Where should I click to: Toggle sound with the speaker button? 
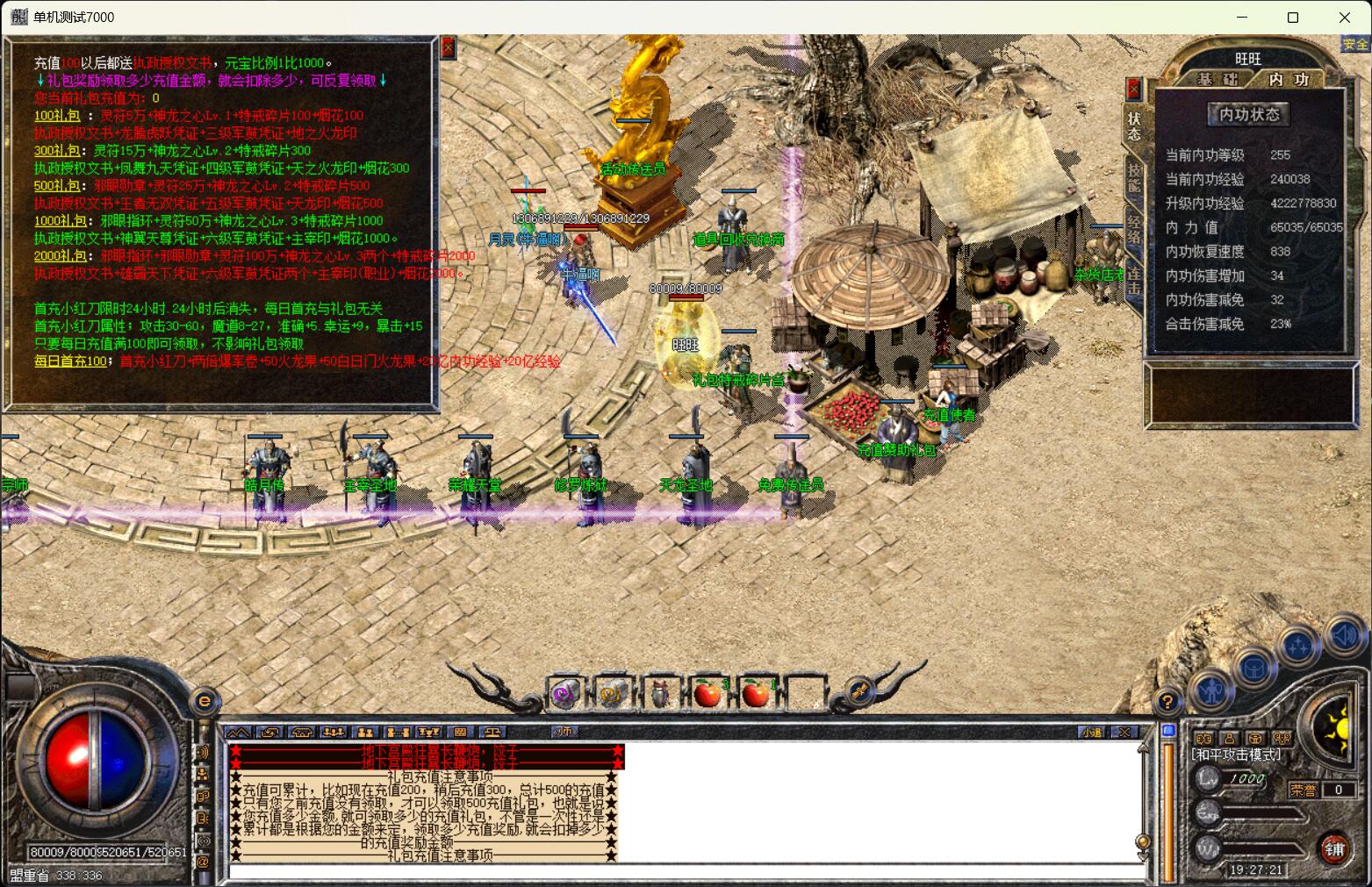pos(1343,635)
